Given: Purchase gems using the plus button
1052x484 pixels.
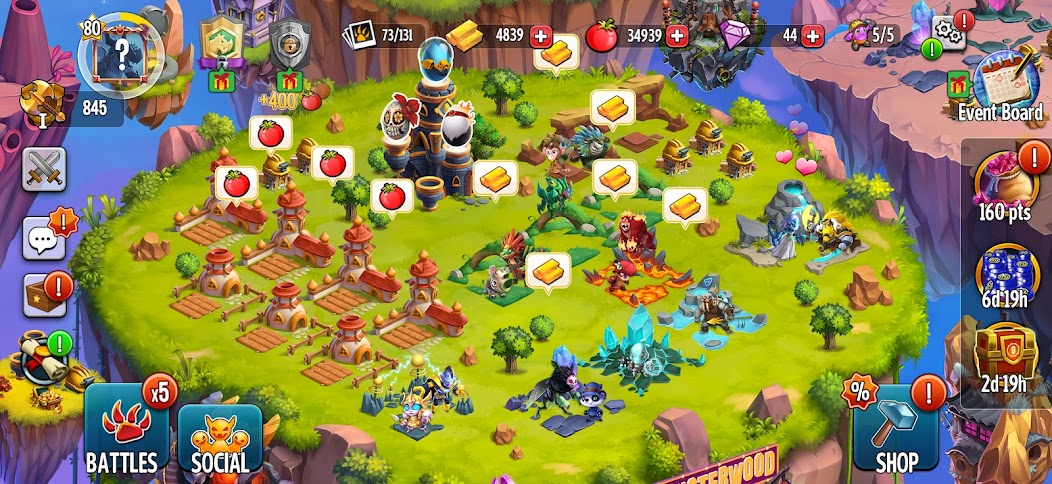Looking at the screenshot, I should tap(812, 36).
